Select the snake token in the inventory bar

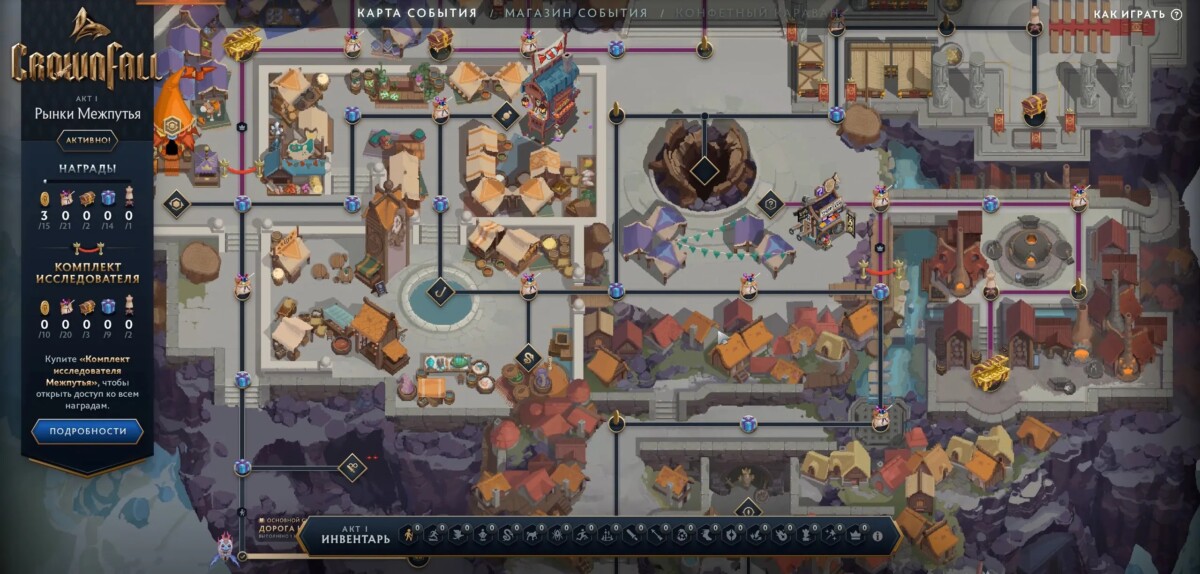[x=506, y=537]
